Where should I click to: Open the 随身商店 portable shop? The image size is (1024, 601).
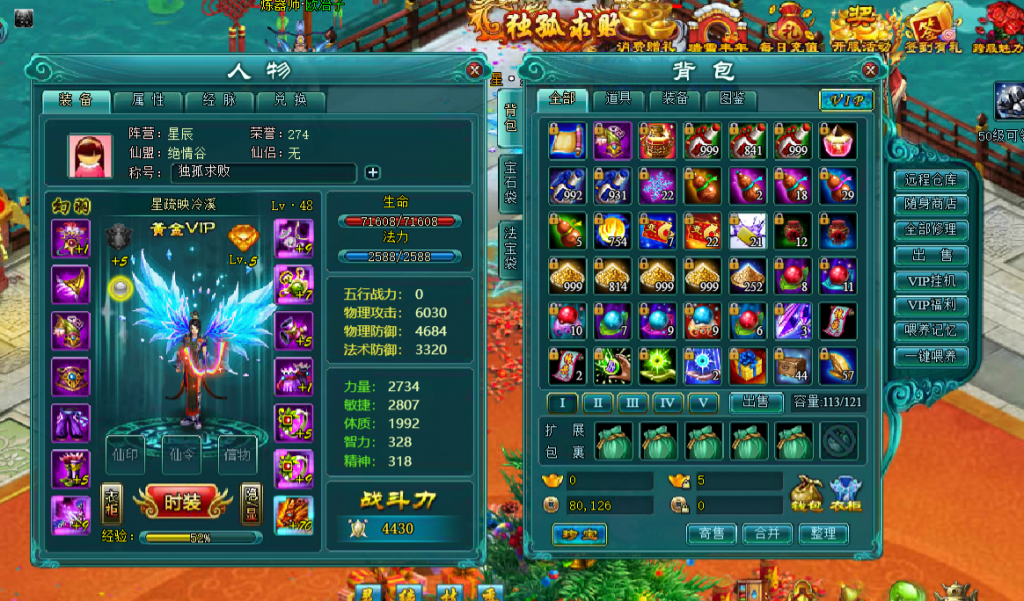click(x=931, y=204)
